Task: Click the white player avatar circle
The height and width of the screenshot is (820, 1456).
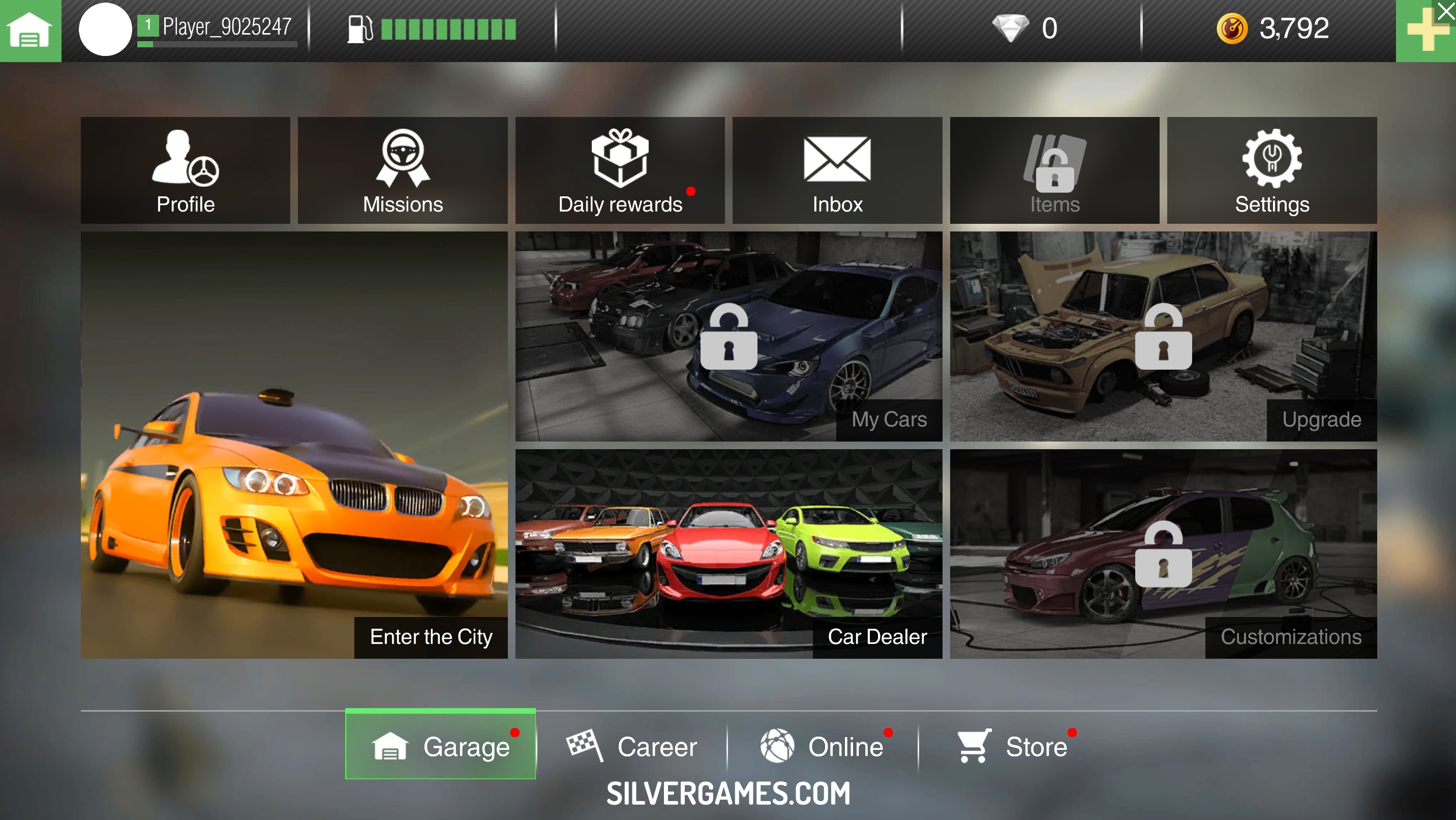Action: pos(105,30)
